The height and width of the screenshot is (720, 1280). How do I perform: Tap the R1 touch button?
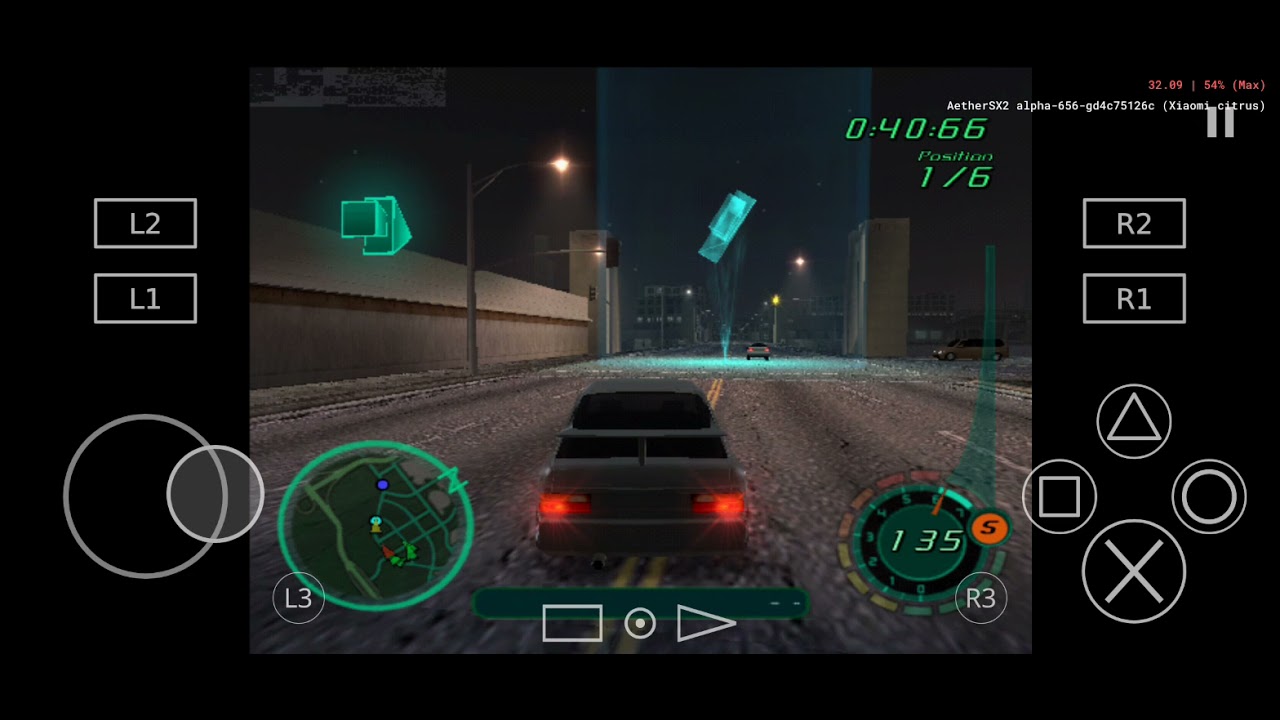coord(1134,298)
